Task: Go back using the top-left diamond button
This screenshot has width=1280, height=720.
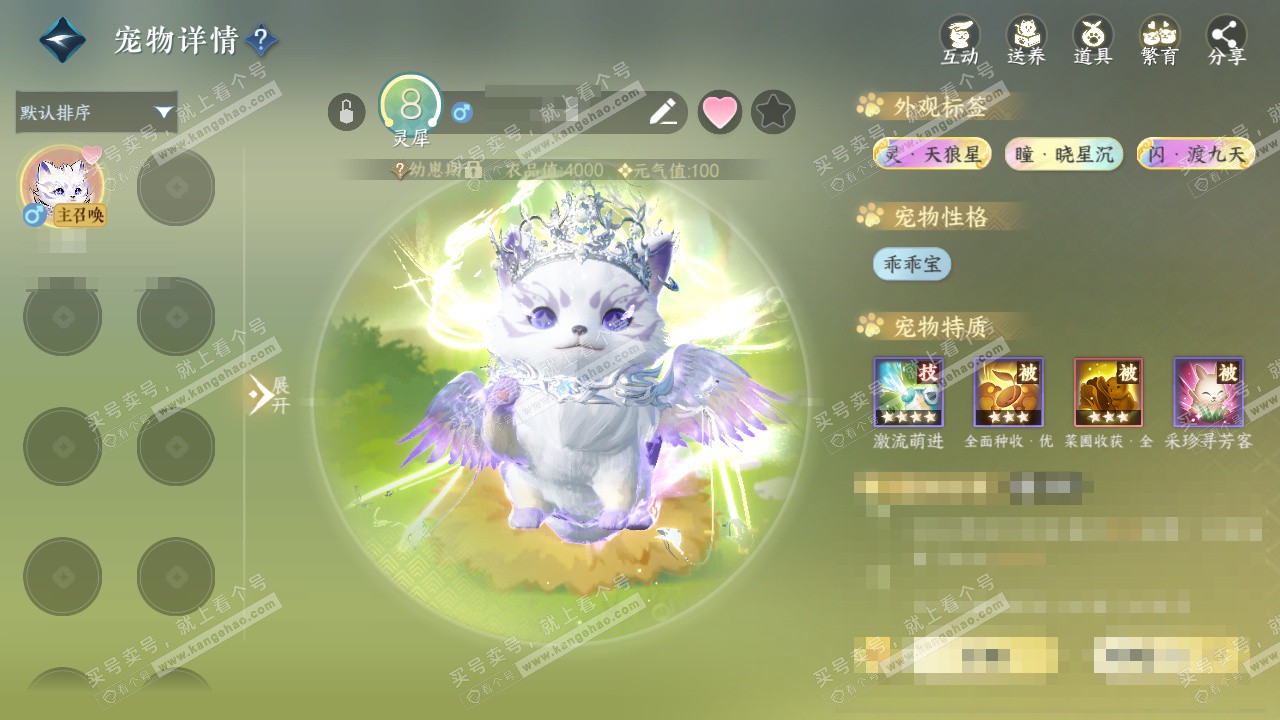Action: (62, 40)
